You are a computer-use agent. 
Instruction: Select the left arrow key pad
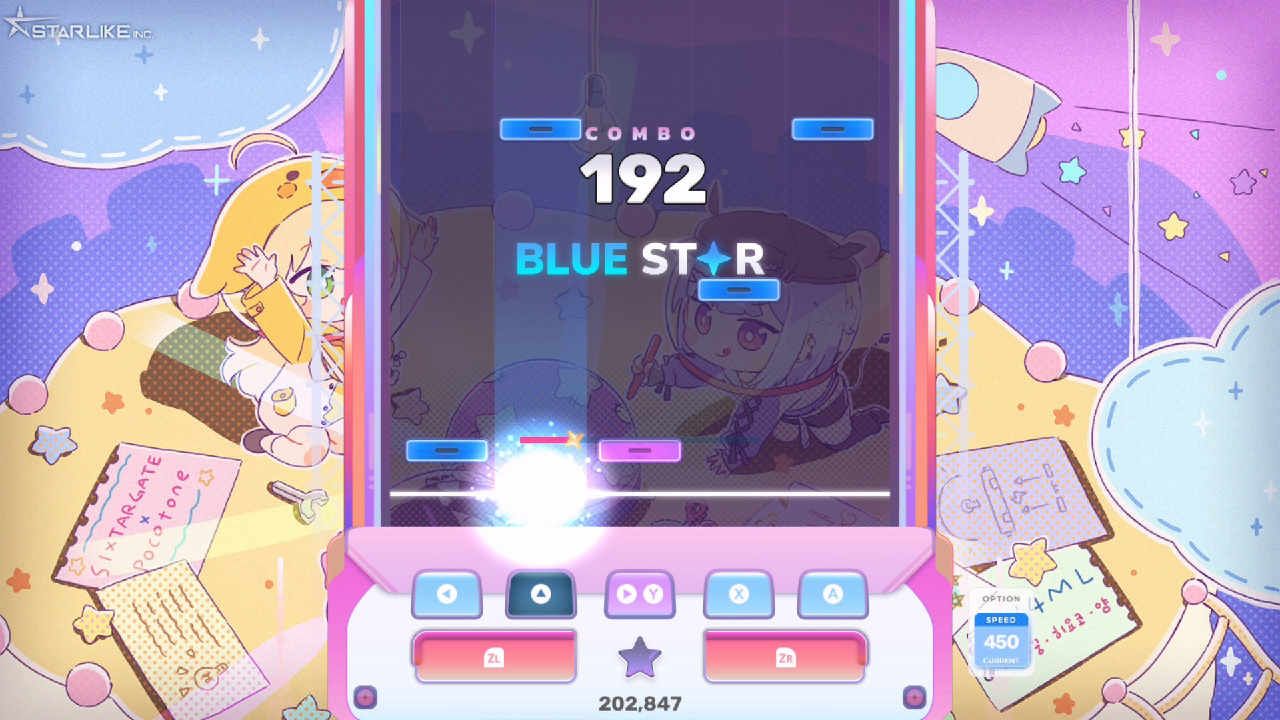coord(447,595)
